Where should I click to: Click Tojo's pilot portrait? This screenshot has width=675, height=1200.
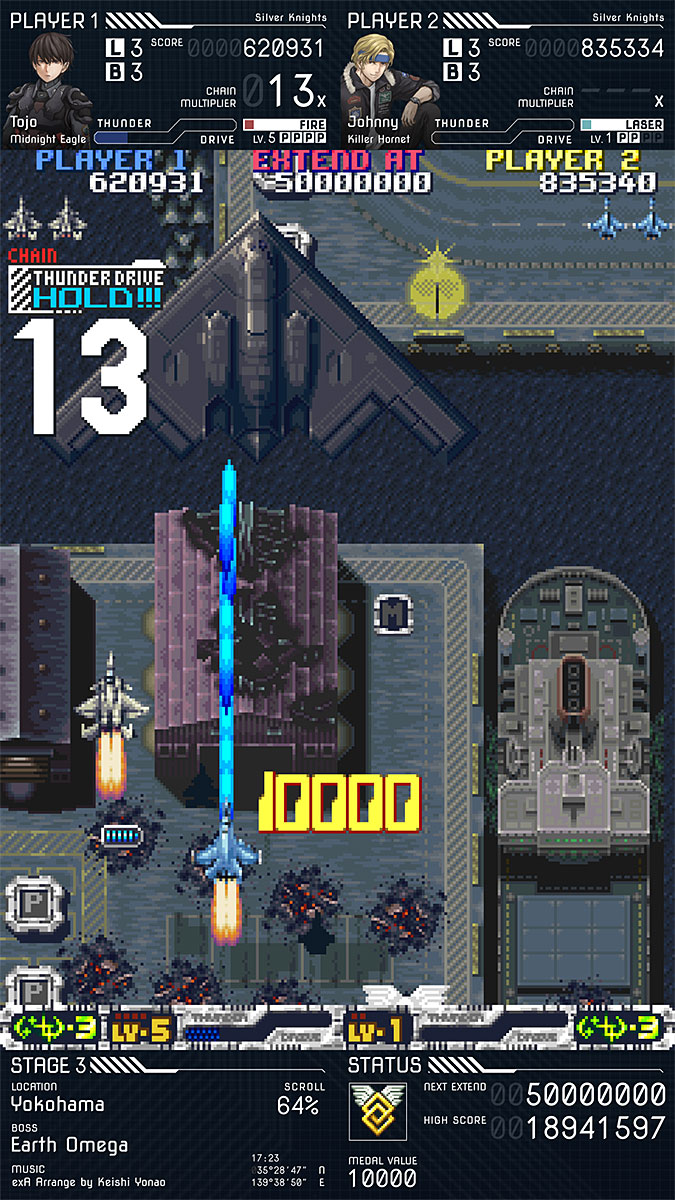(x=48, y=75)
